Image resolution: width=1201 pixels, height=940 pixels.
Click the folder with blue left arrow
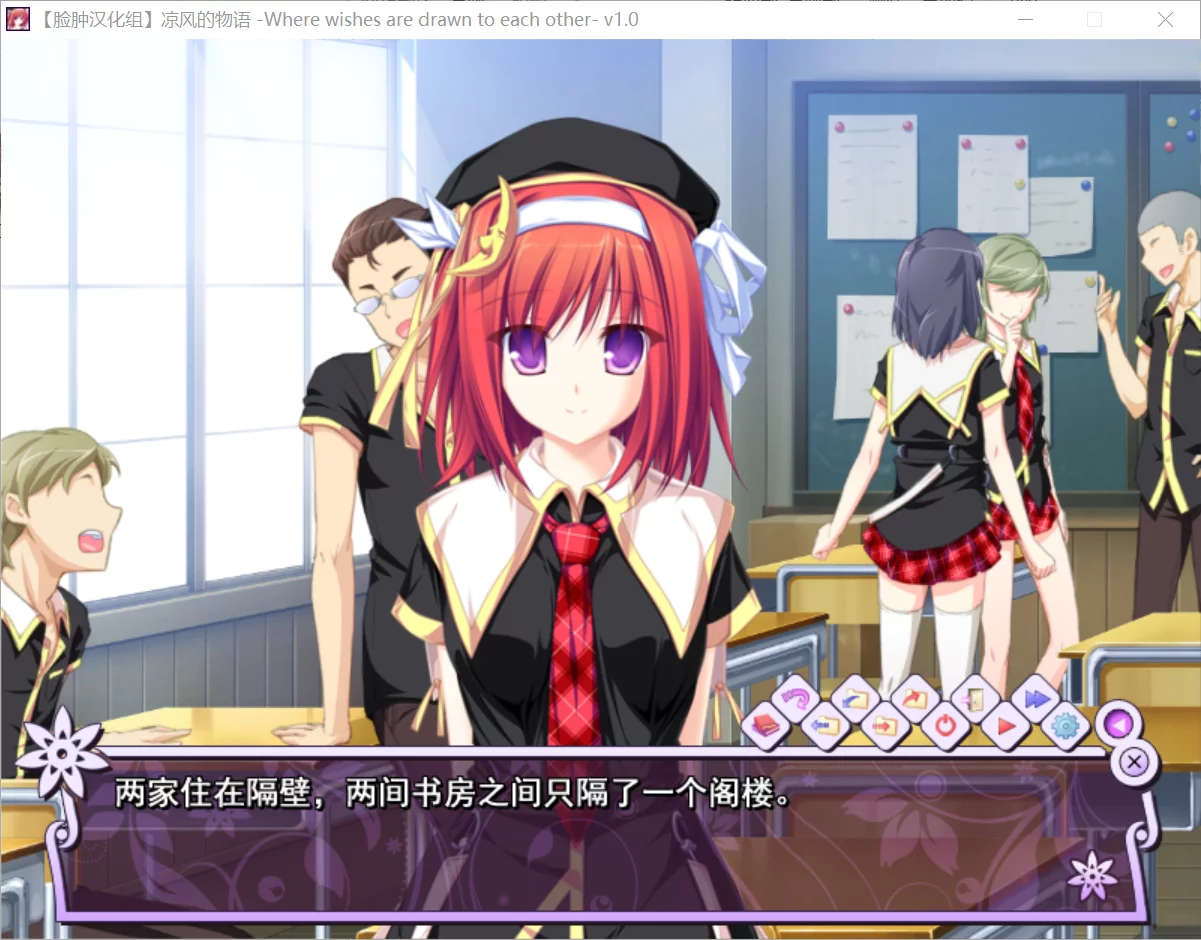point(825,725)
